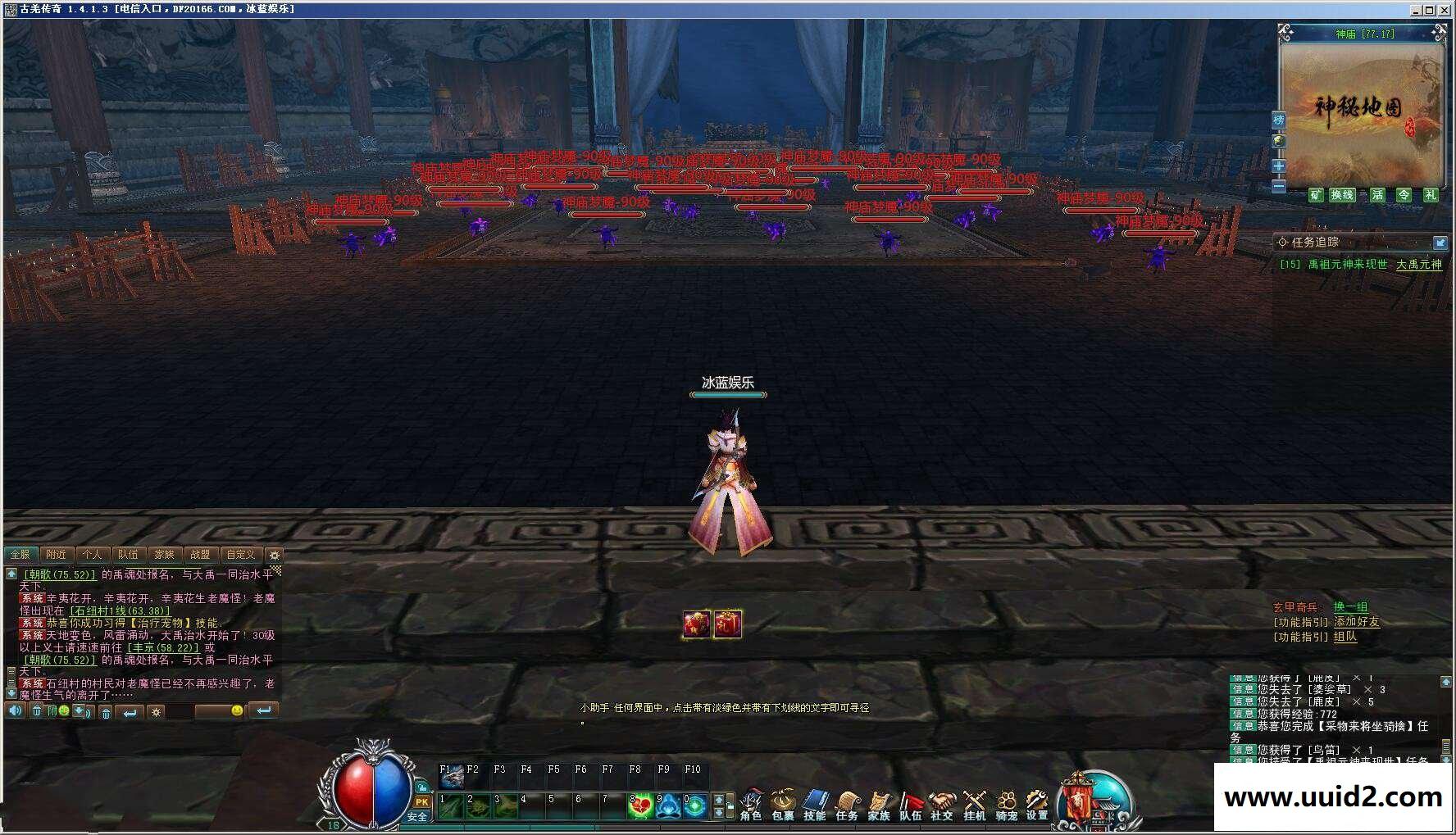Open the 骑宠 mount and pet menu
Image resolution: width=1456 pixels, height=835 pixels.
(x=1006, y=804)
